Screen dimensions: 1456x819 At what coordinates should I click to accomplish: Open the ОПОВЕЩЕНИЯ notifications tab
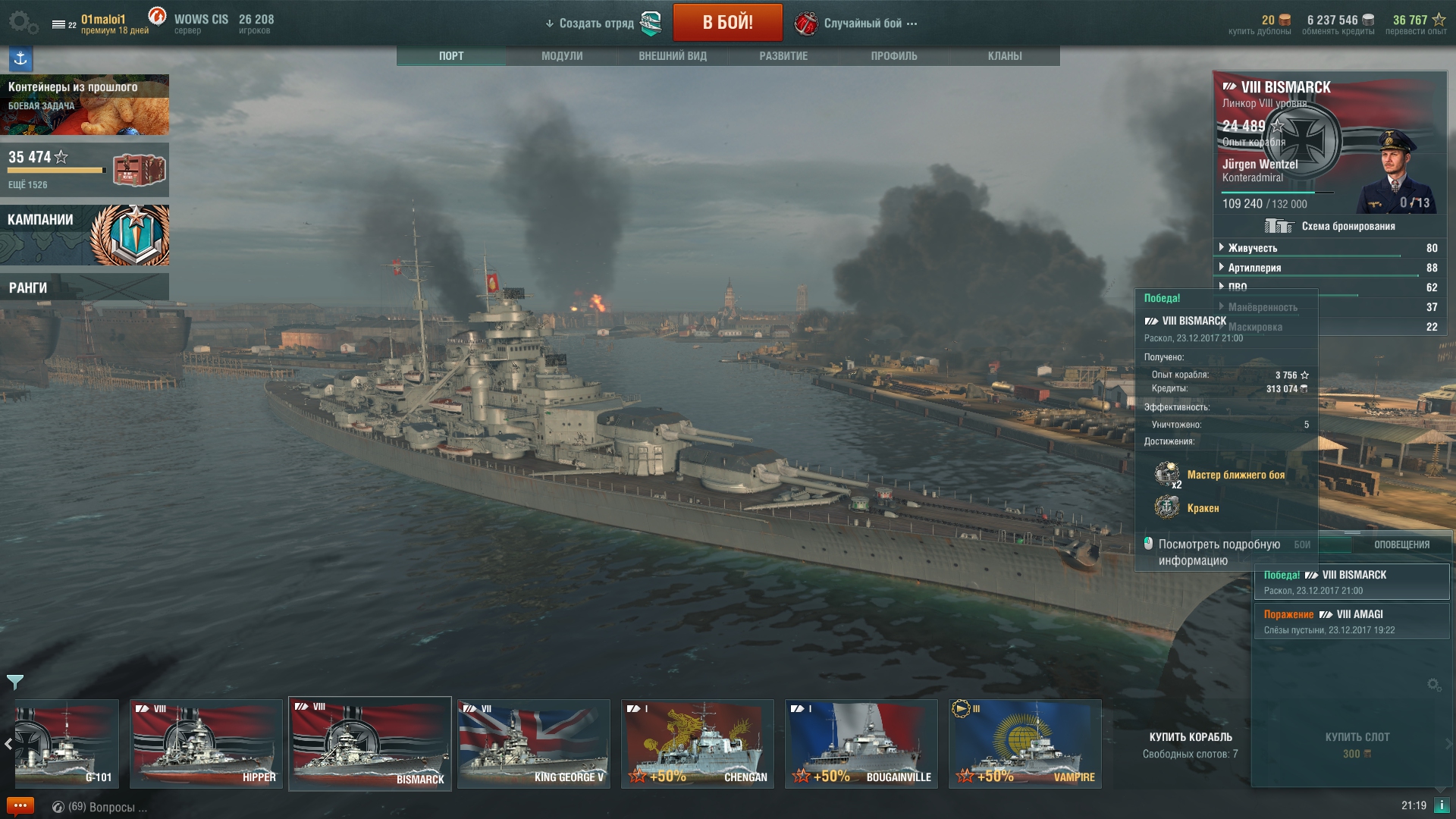point(1401,544)
